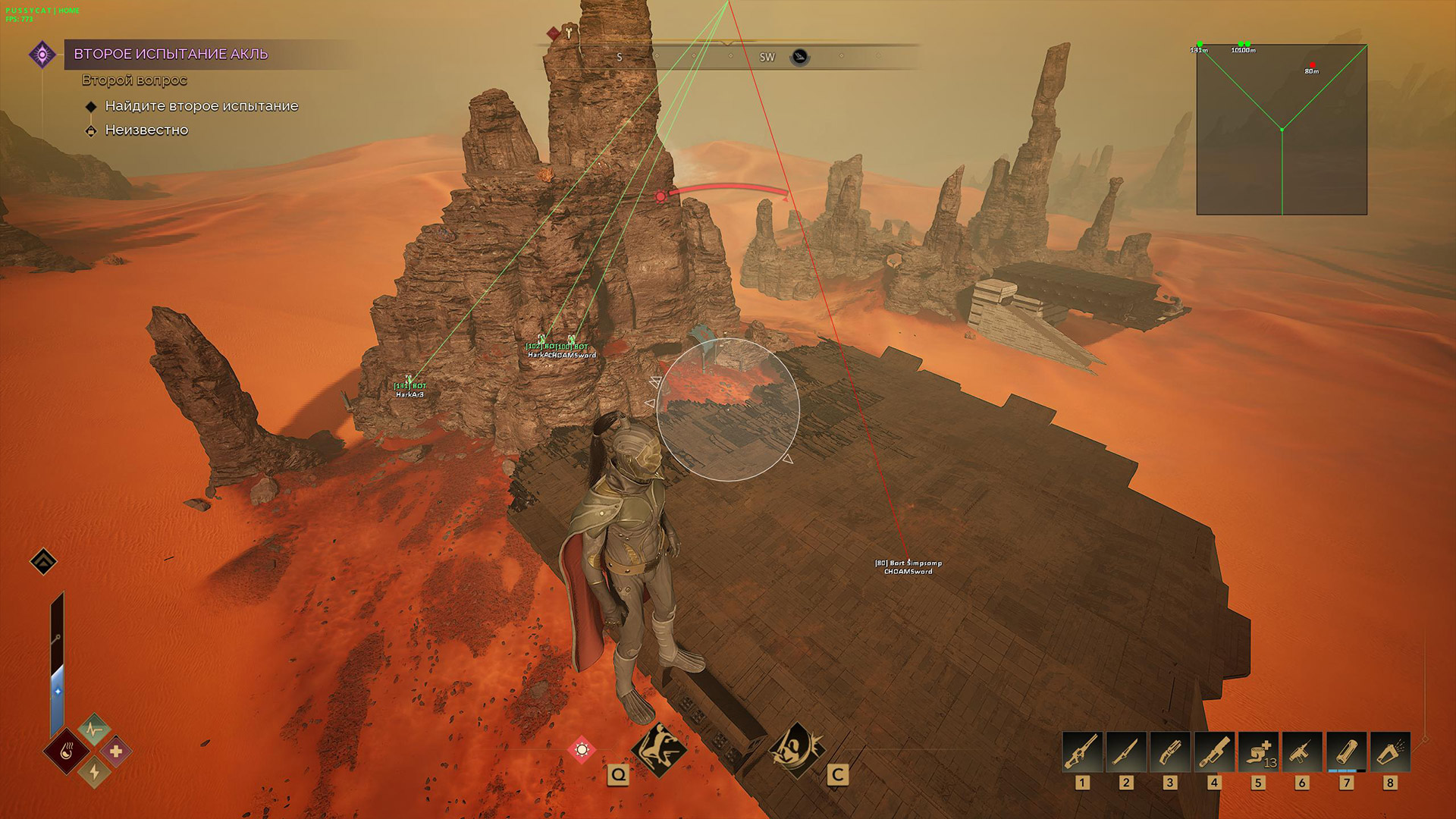Click the lightning bolt status diamond
Viewport: 1456px width, 819px height.
(x=95, y=772)
